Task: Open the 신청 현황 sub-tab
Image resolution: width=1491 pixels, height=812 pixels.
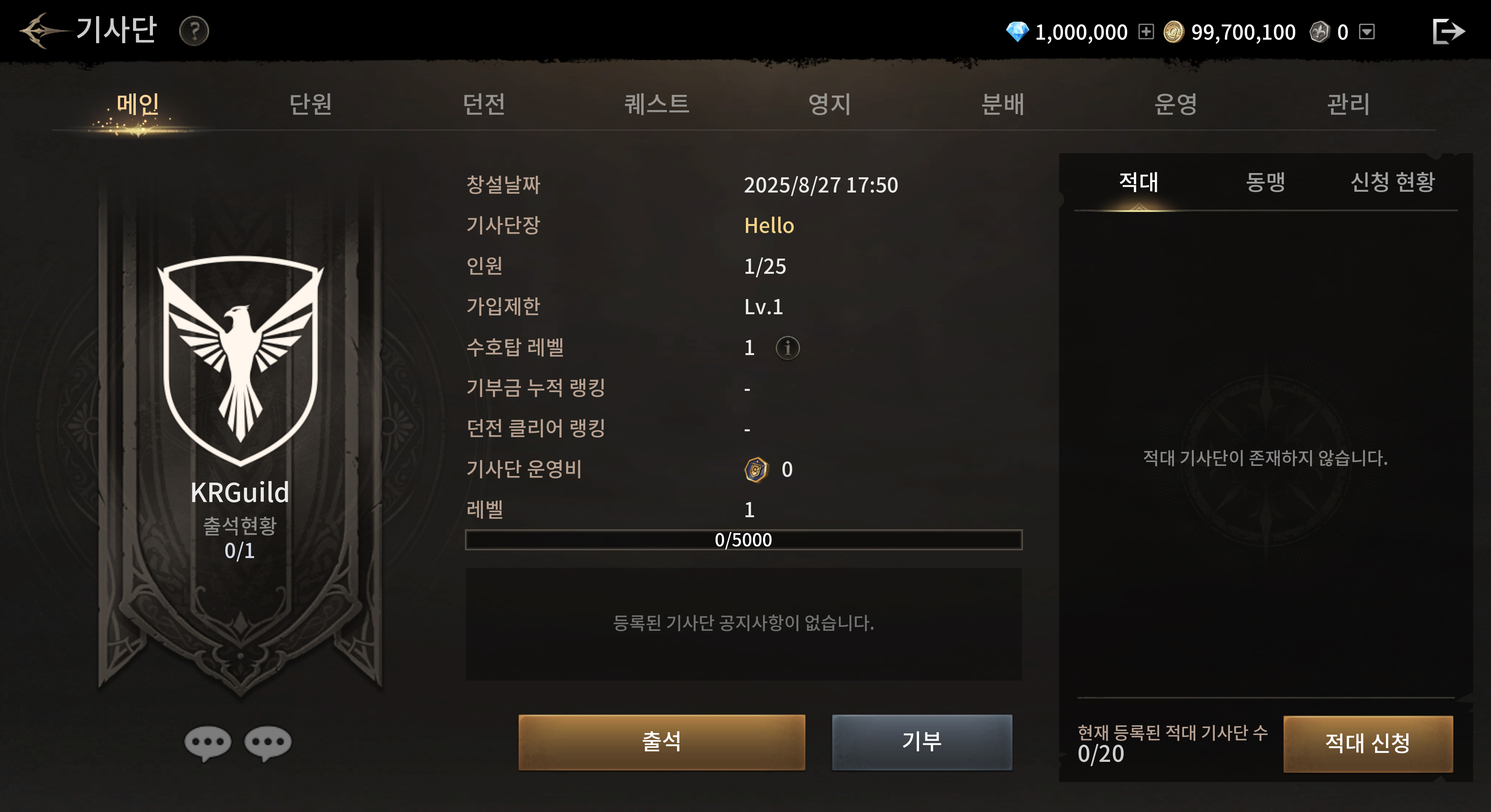Action: pyautogui.click(x=1393, y=182)
